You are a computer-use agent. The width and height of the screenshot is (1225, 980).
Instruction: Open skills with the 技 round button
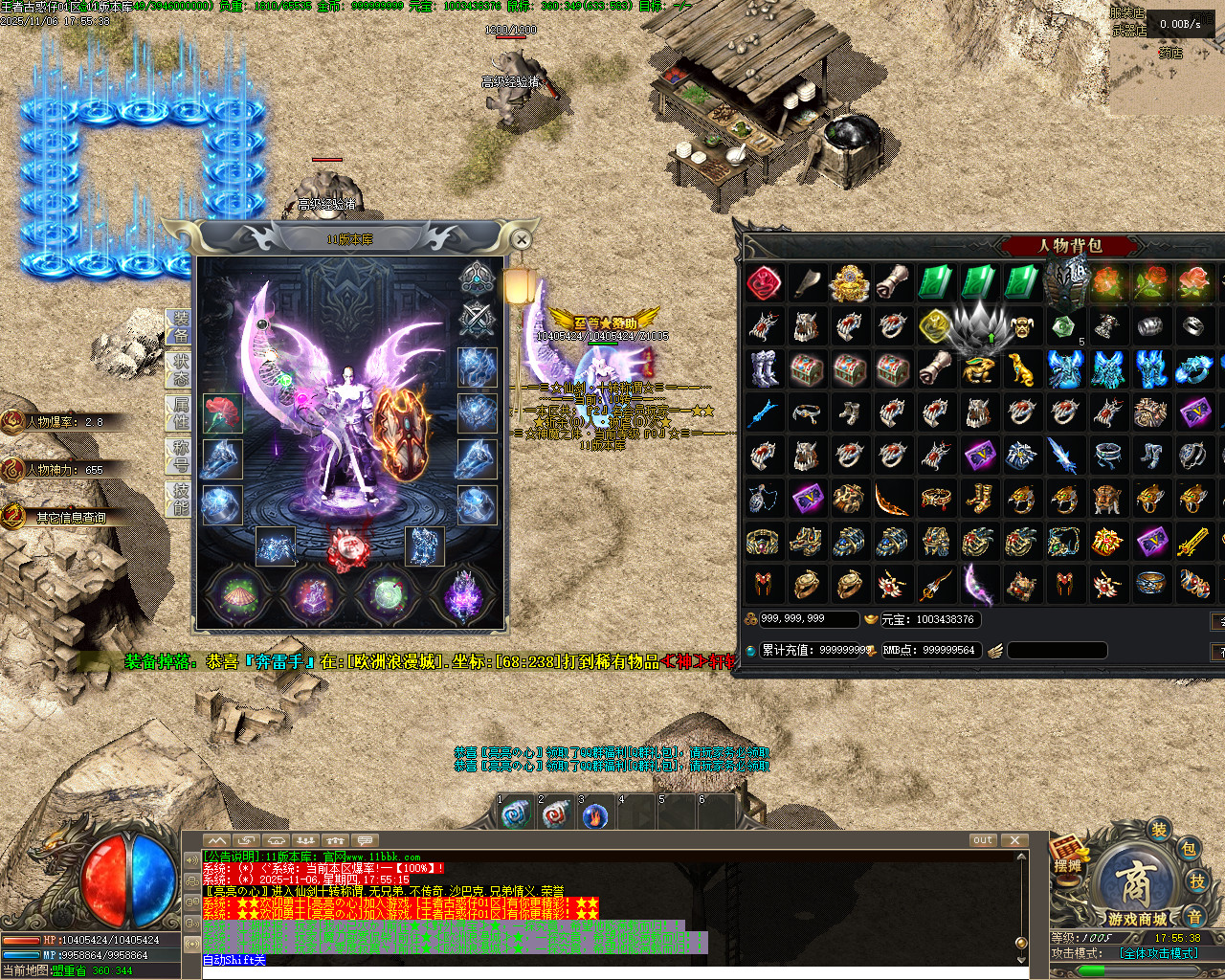tap(1196, 881)
